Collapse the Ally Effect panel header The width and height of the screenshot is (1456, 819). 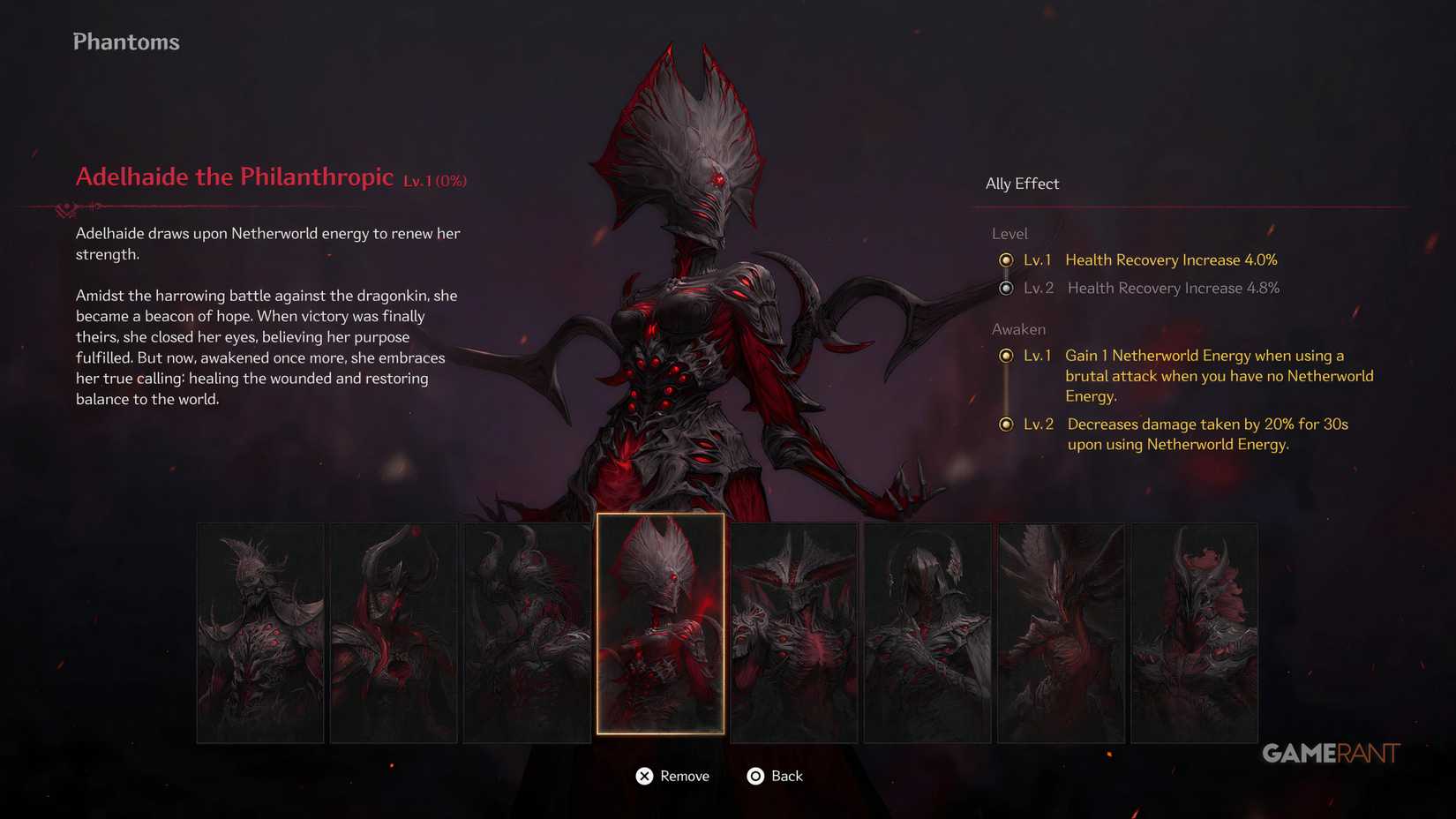pos(1022,184)
